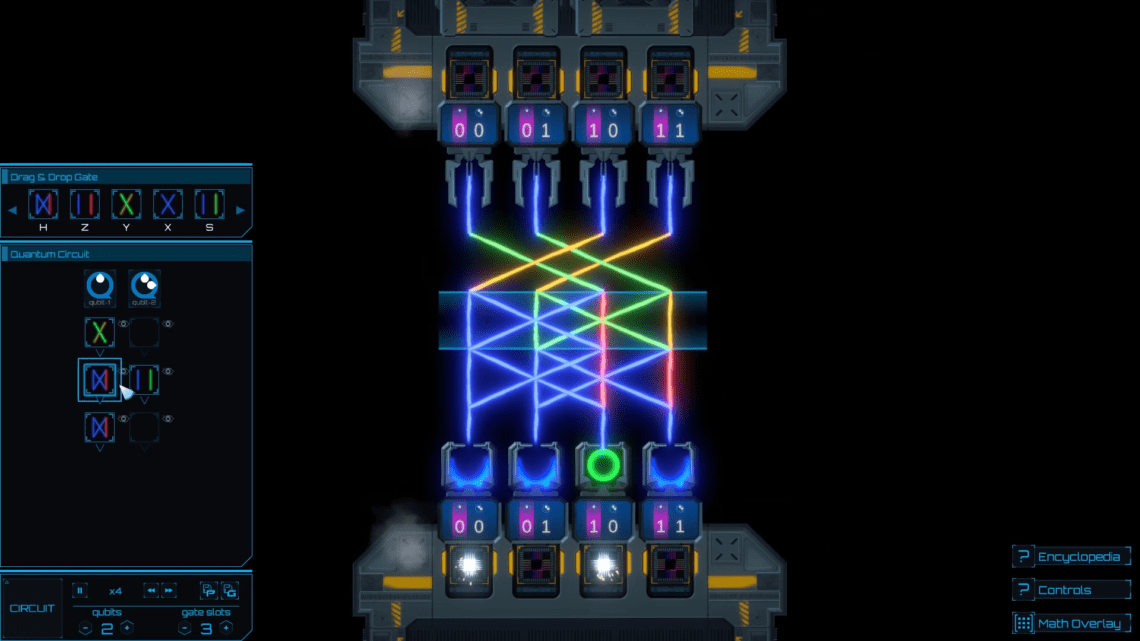The width and height of the screenshot is (1140, 641).
Task: Toggle the Math Overlay
Action: 1071,623
